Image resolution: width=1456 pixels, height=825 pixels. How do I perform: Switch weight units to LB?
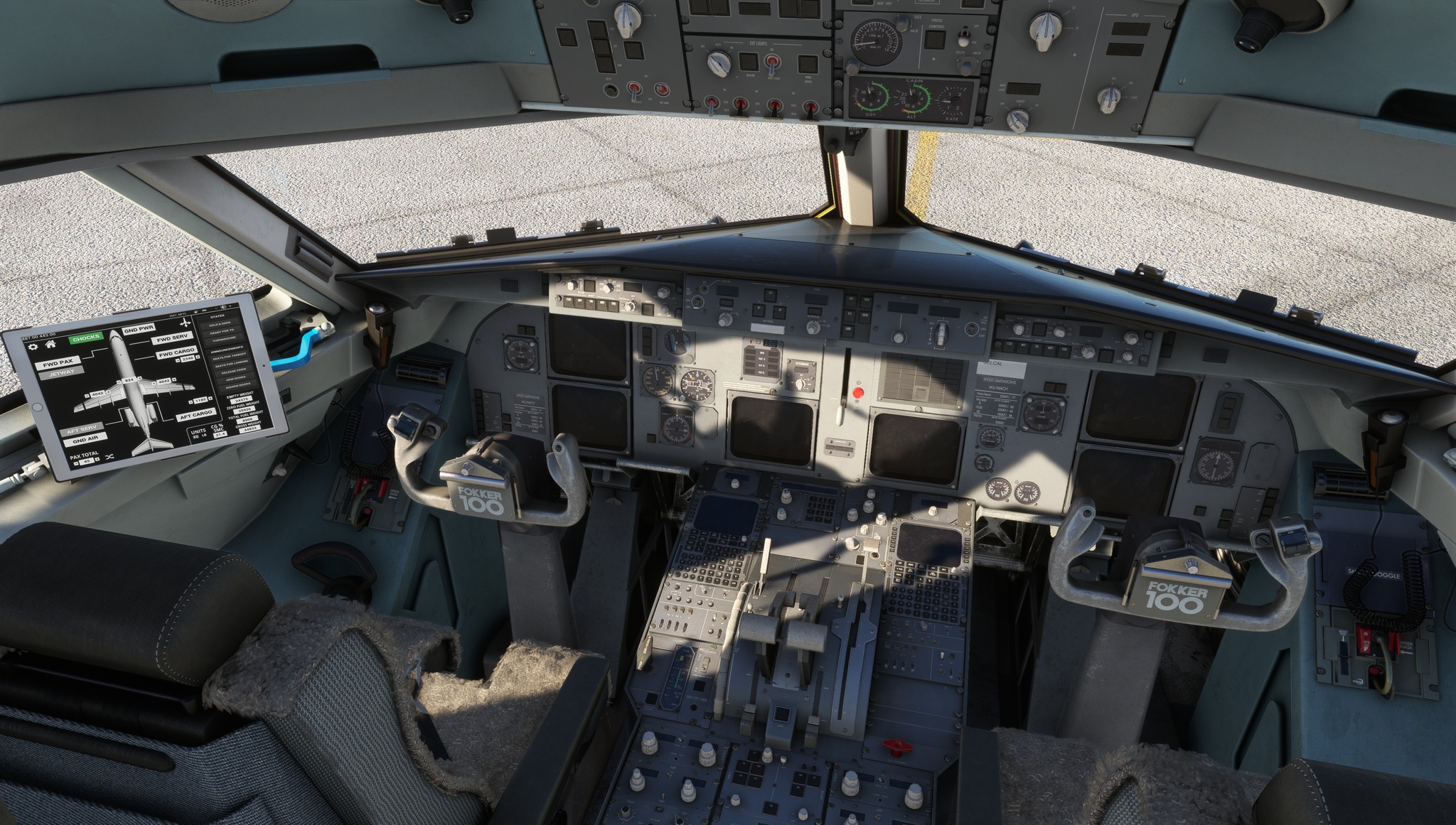tap(205, 435)
